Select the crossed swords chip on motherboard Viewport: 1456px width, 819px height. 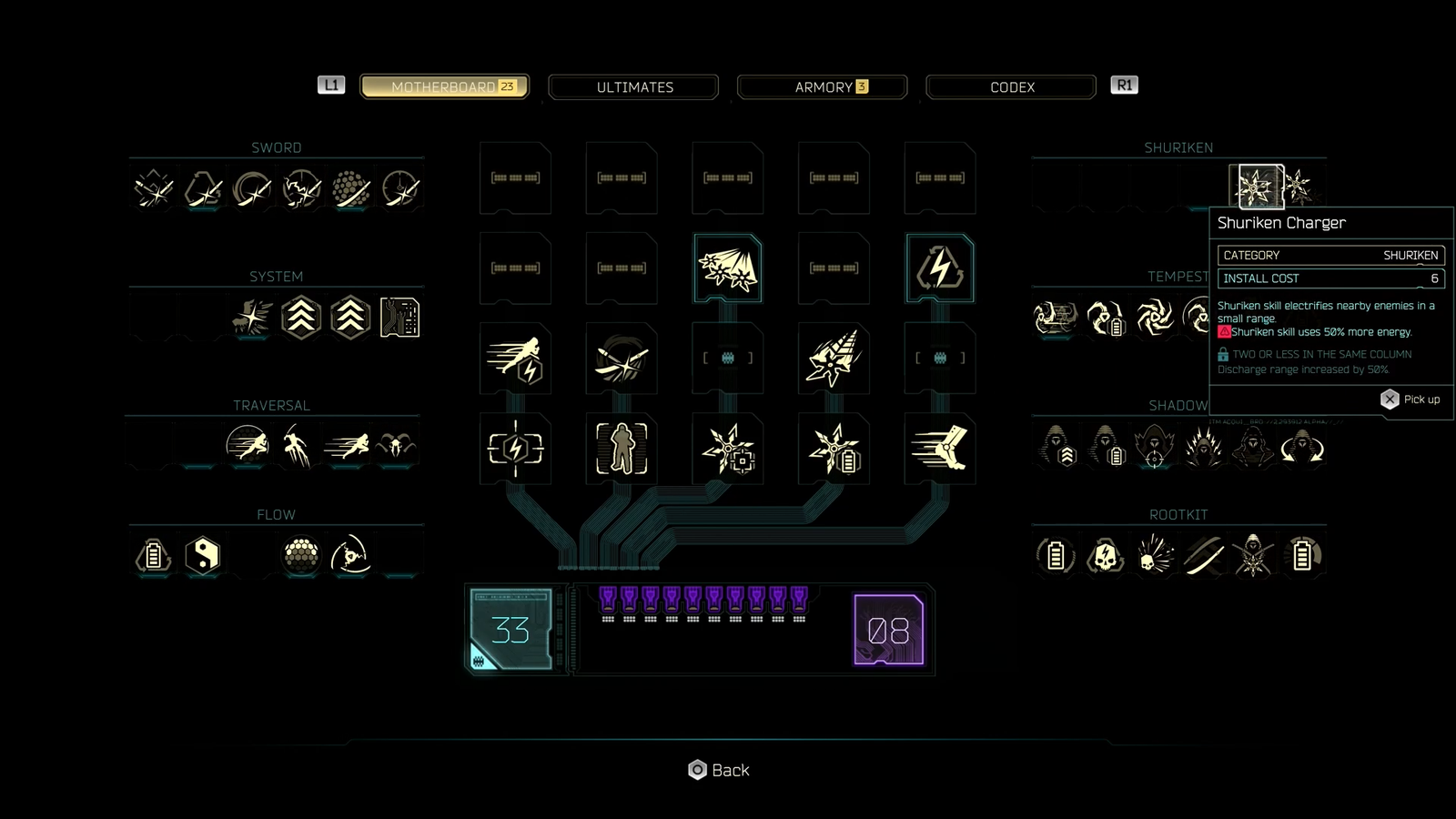tap(622, 359)
